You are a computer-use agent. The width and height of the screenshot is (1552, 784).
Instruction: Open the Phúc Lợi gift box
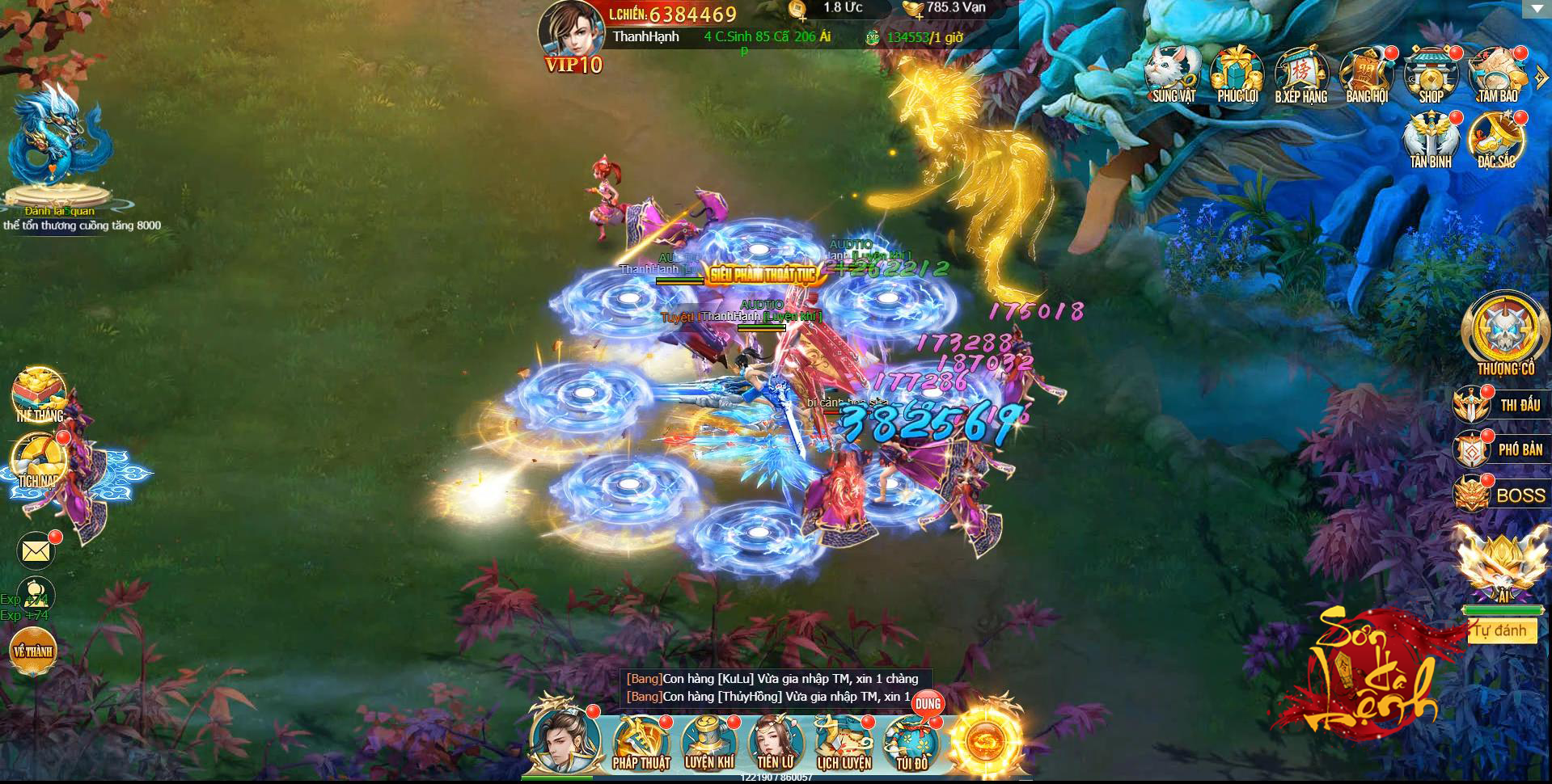[1237, 74]
